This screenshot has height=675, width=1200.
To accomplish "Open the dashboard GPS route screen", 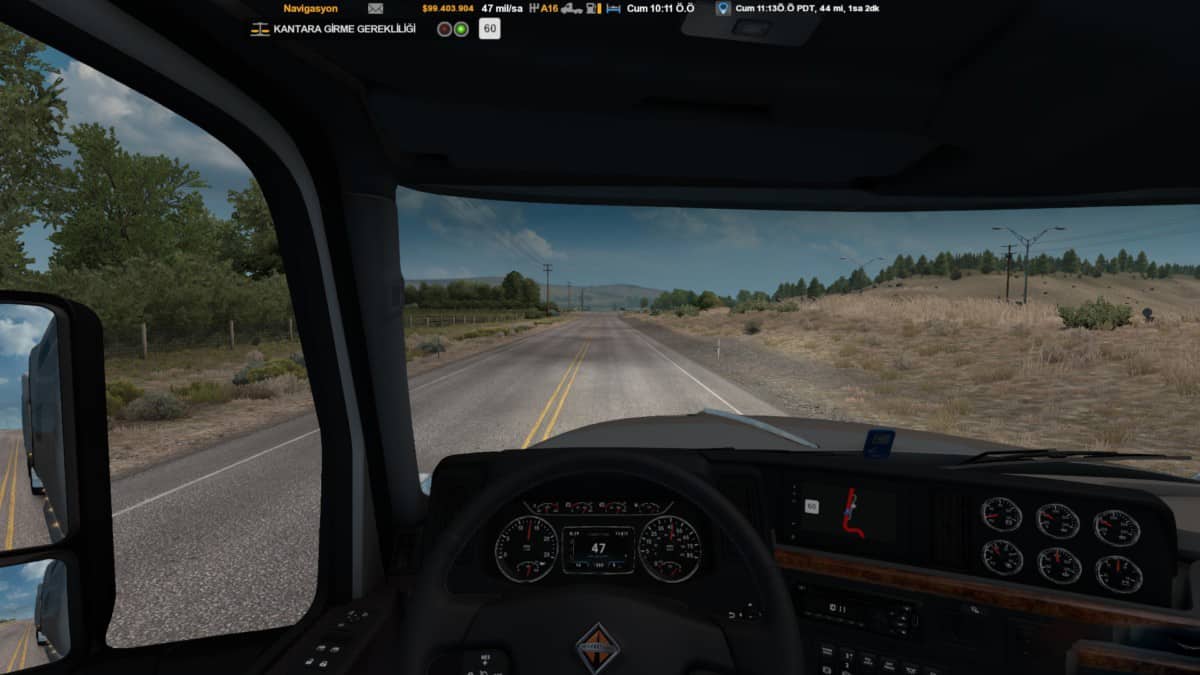I will [x=852, y=513].
